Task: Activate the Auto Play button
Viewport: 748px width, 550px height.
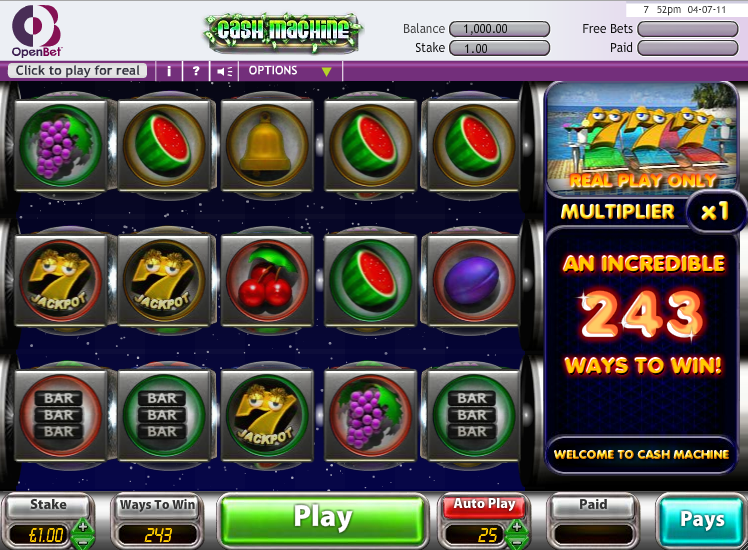Action: [x=486, y=504]
